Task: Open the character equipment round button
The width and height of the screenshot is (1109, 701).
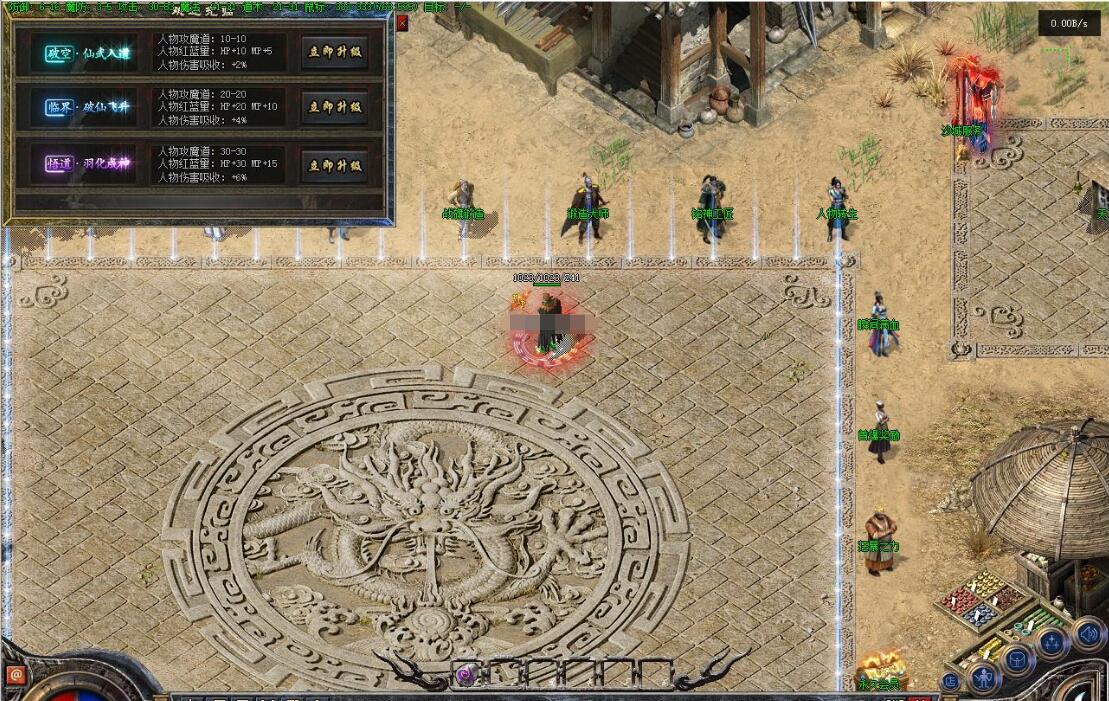Action: tap(984, 679)
